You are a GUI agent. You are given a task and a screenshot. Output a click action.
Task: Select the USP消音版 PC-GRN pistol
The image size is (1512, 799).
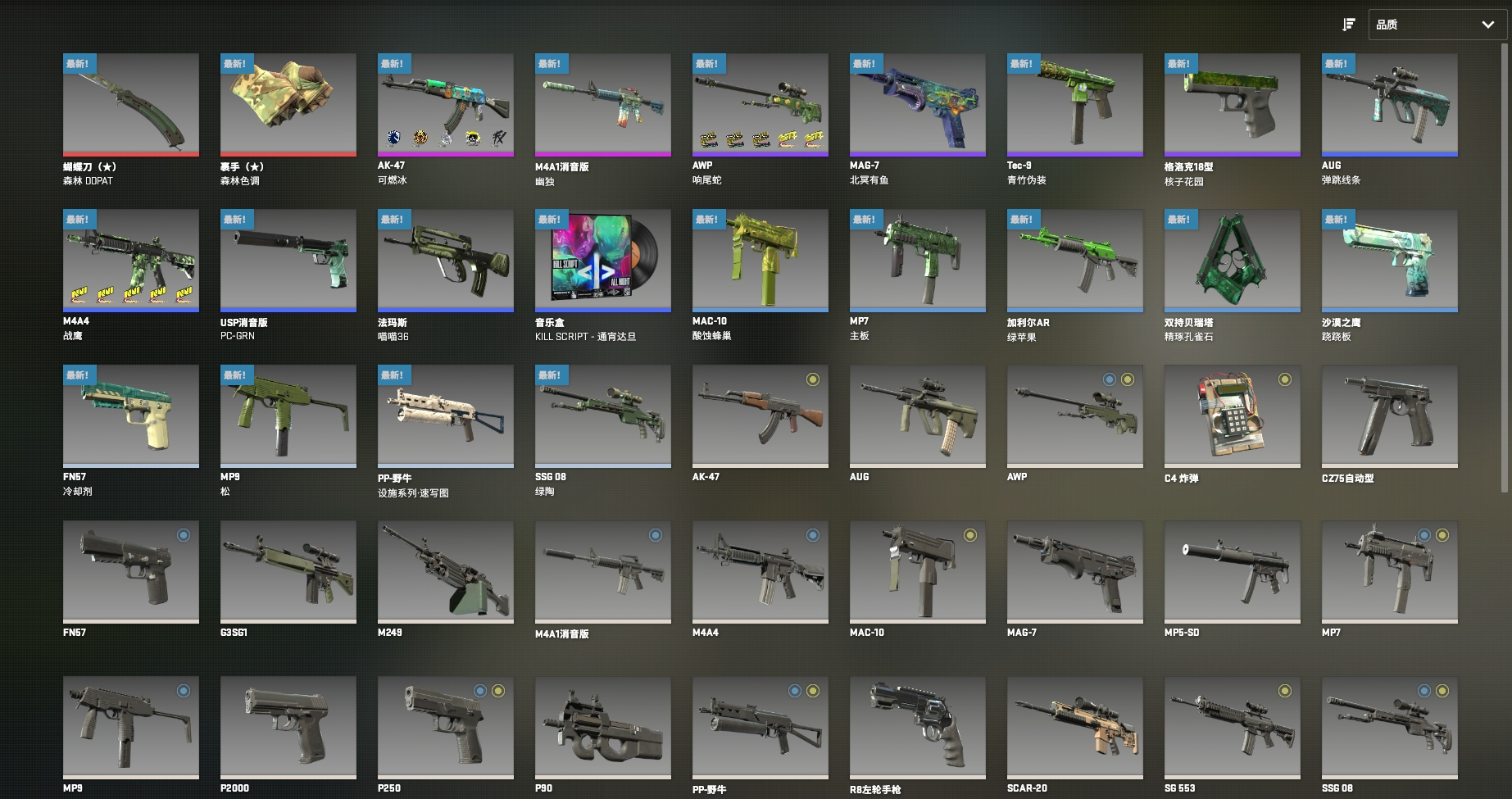tap(288, 260)
